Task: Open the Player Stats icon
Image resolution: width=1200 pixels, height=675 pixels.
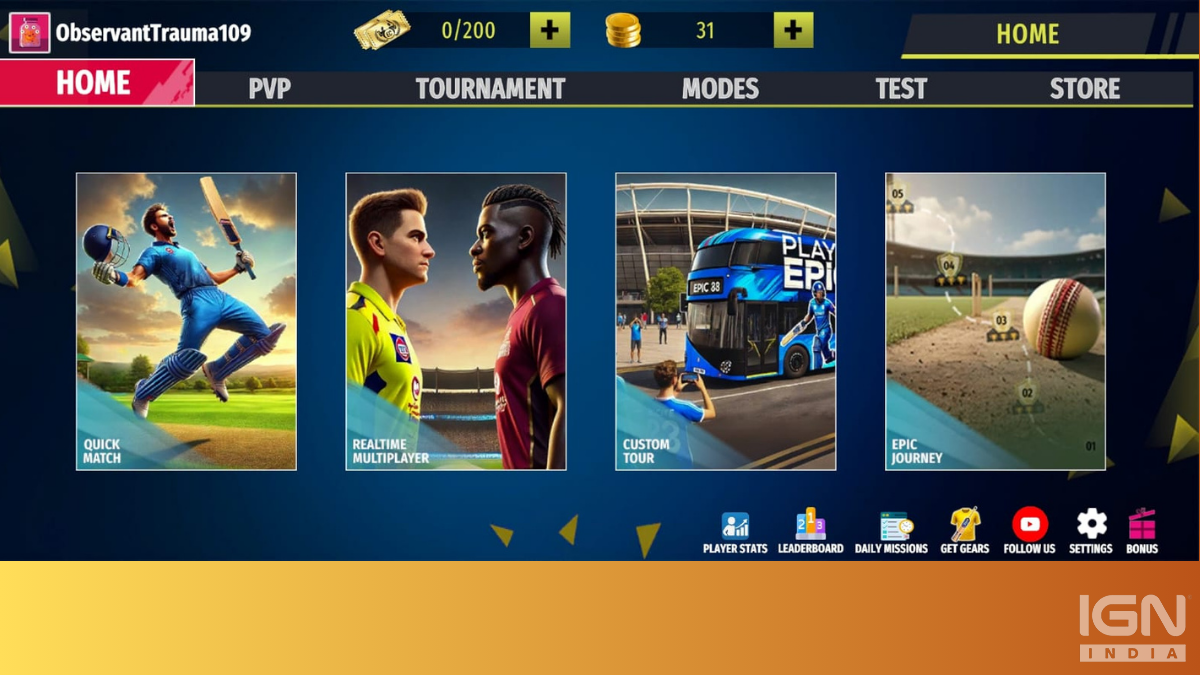Action: [735, 532]
